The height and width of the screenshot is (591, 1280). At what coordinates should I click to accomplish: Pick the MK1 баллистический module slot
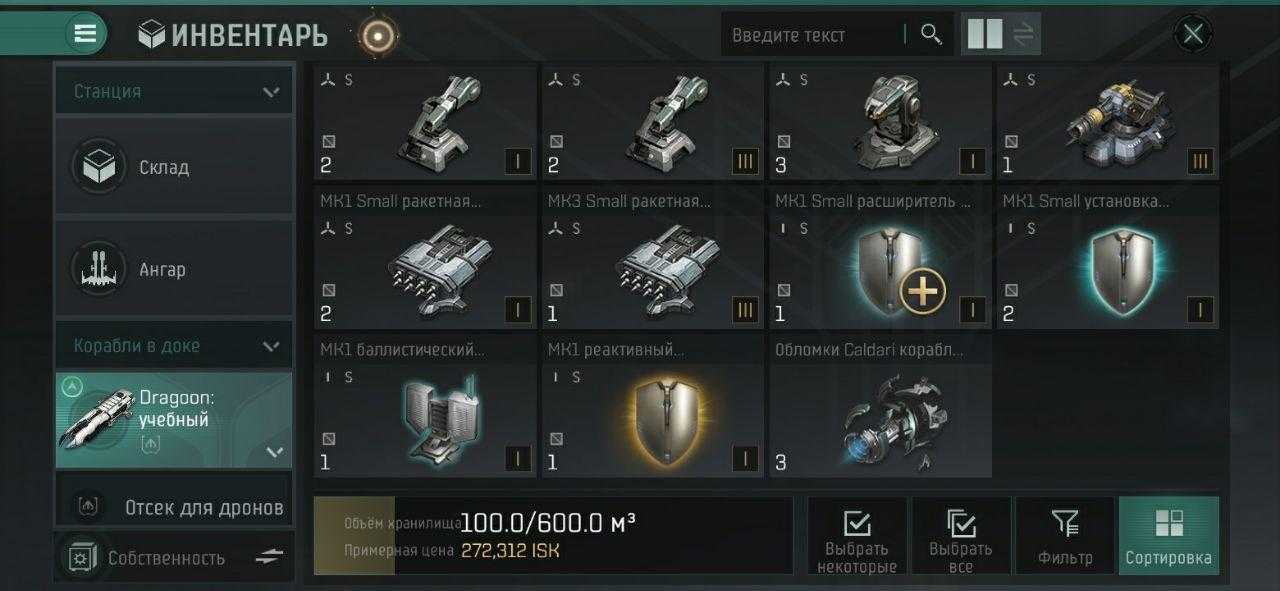(x=425, y=420)
